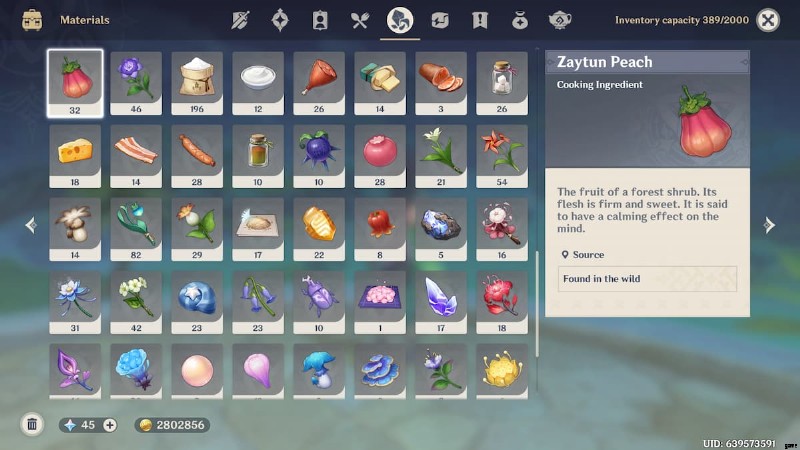Select the cheese item slot
The image size is (800, 450).
pos(75,155)
